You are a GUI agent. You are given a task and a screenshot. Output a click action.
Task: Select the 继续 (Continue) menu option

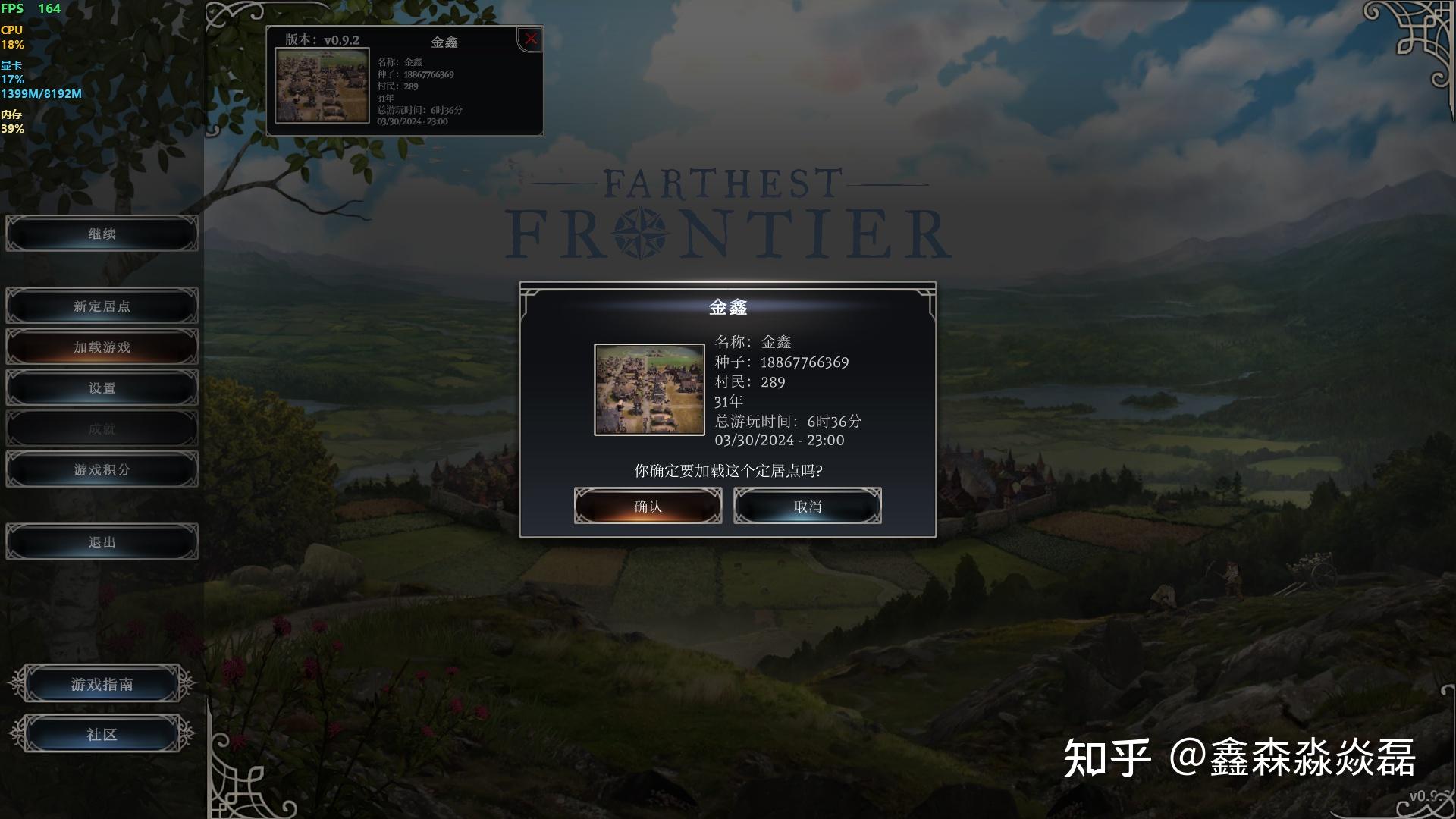pos(102,233)
